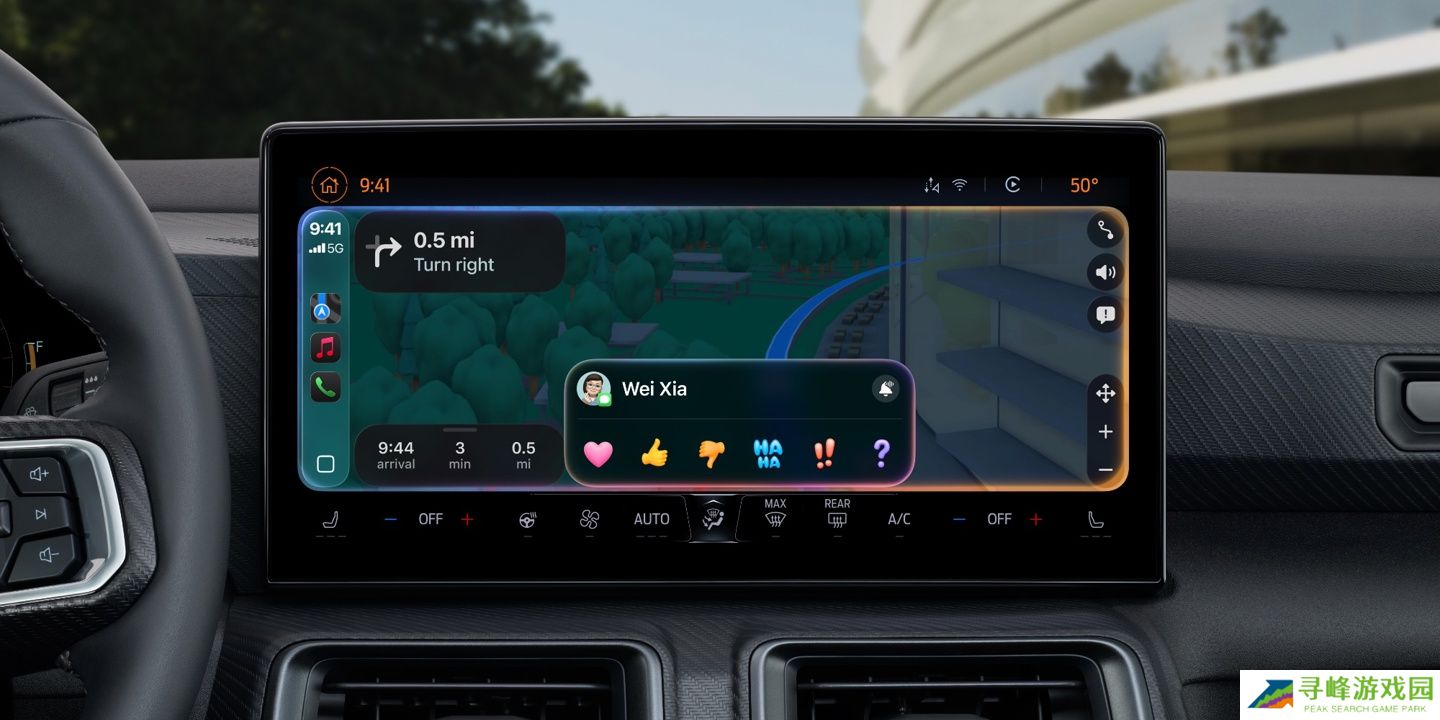The width and height of the screenshot is (1440, 720).
Task: React with the pink heart
Action: tap(598, 454)
